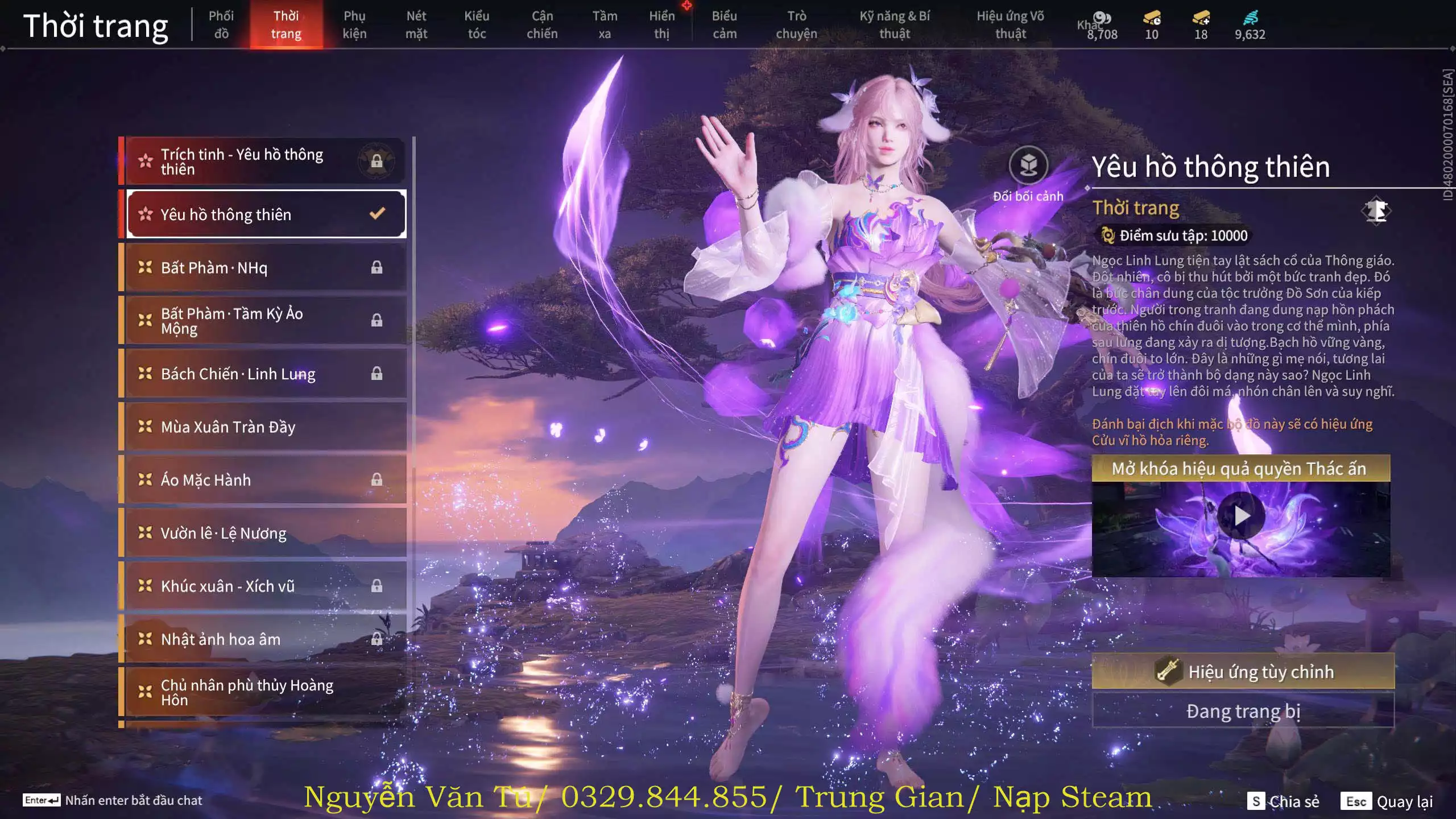The height and width of the screenshot is (819, 1456).
Task: Select the Kiểu tóc tab
Action: 477,25
